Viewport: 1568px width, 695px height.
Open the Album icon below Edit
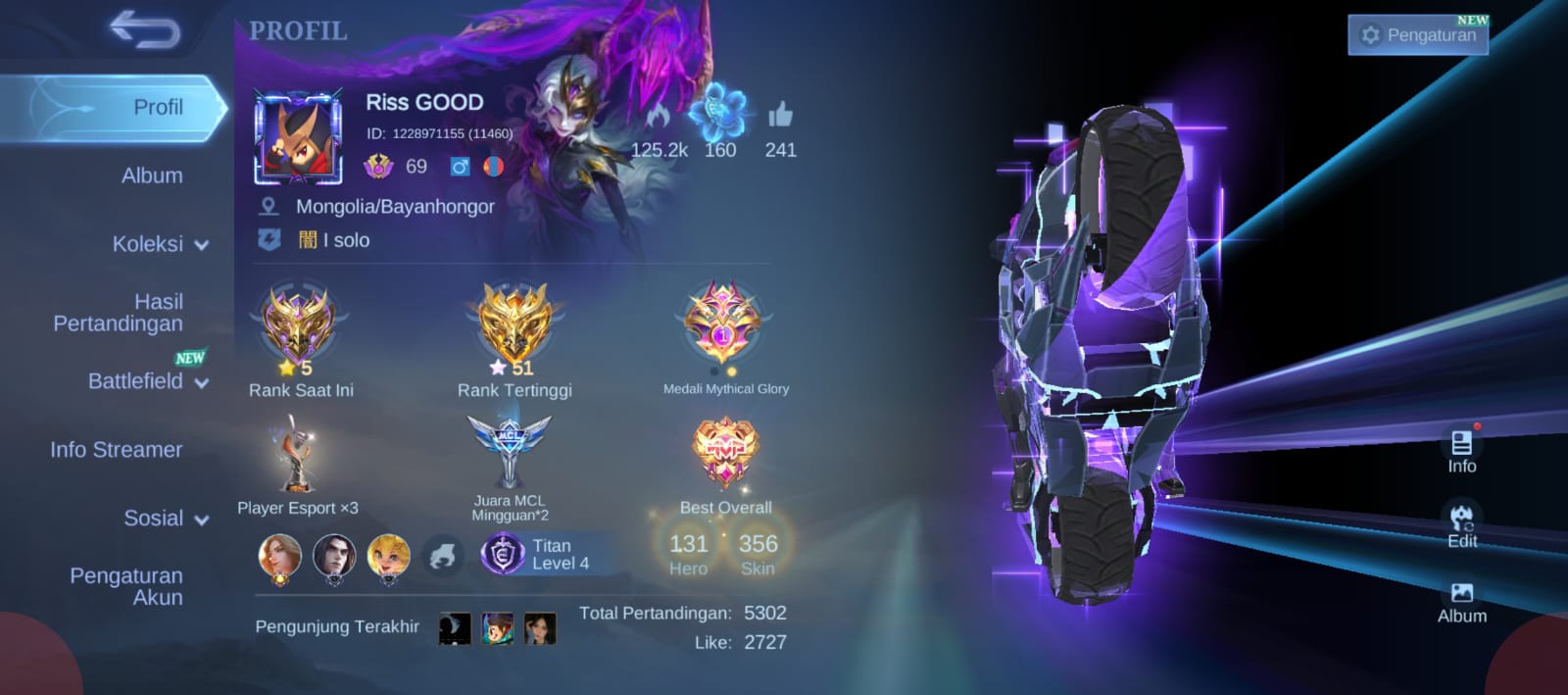tap(1461, 602)
